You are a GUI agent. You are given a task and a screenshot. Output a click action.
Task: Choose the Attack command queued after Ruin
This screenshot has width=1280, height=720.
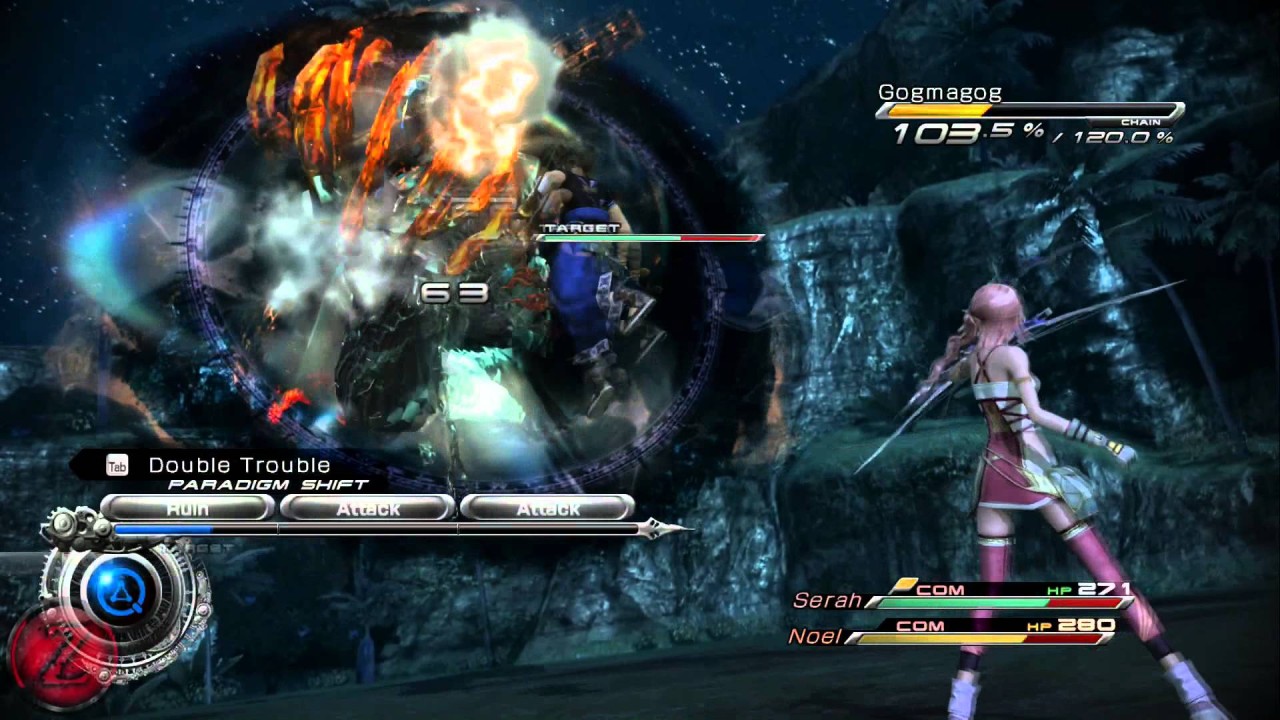click(x=368, y=508)
